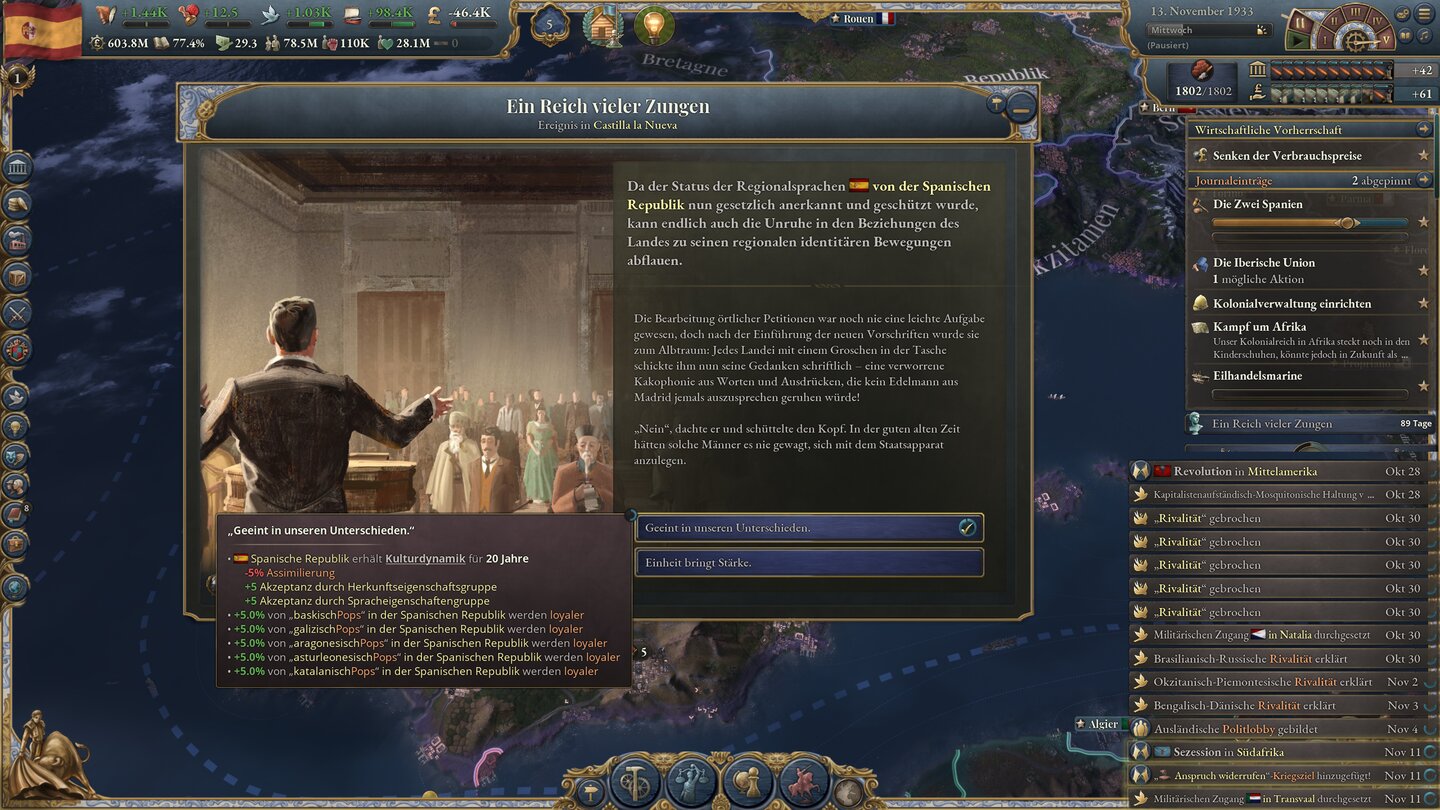Screen dimensions: 1440x810
Task: Expand the Journaleinträge section with its arrow
Action: pos(1426,180)
